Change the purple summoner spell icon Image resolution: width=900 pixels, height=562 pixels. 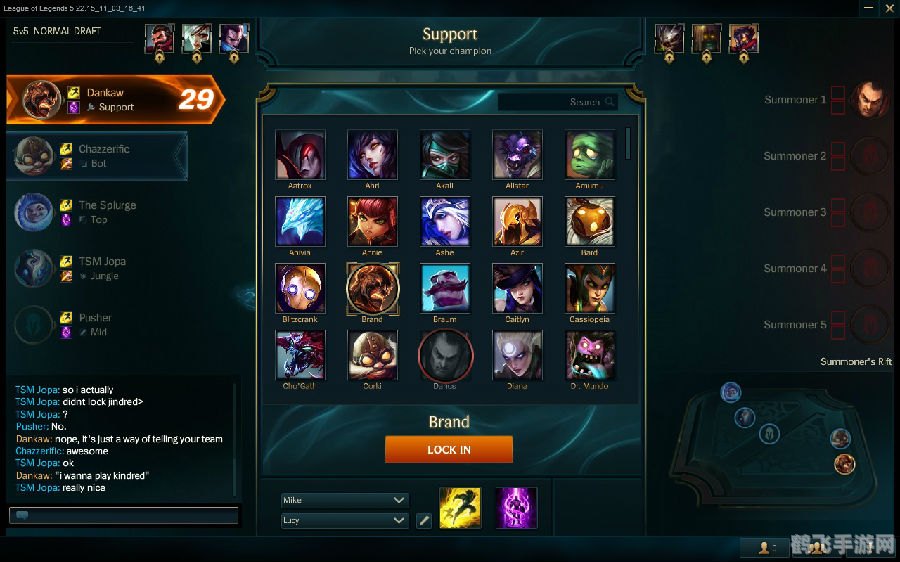516,508
